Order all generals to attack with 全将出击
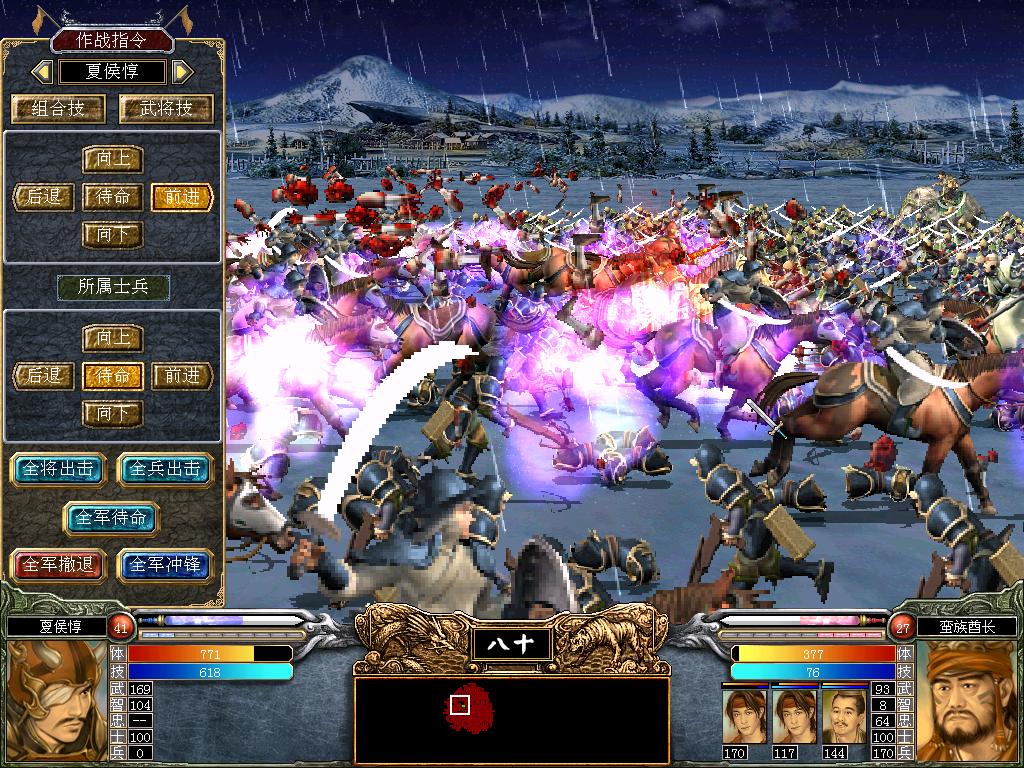Viewport: 1024px width, 768px height. pos(59,469)
